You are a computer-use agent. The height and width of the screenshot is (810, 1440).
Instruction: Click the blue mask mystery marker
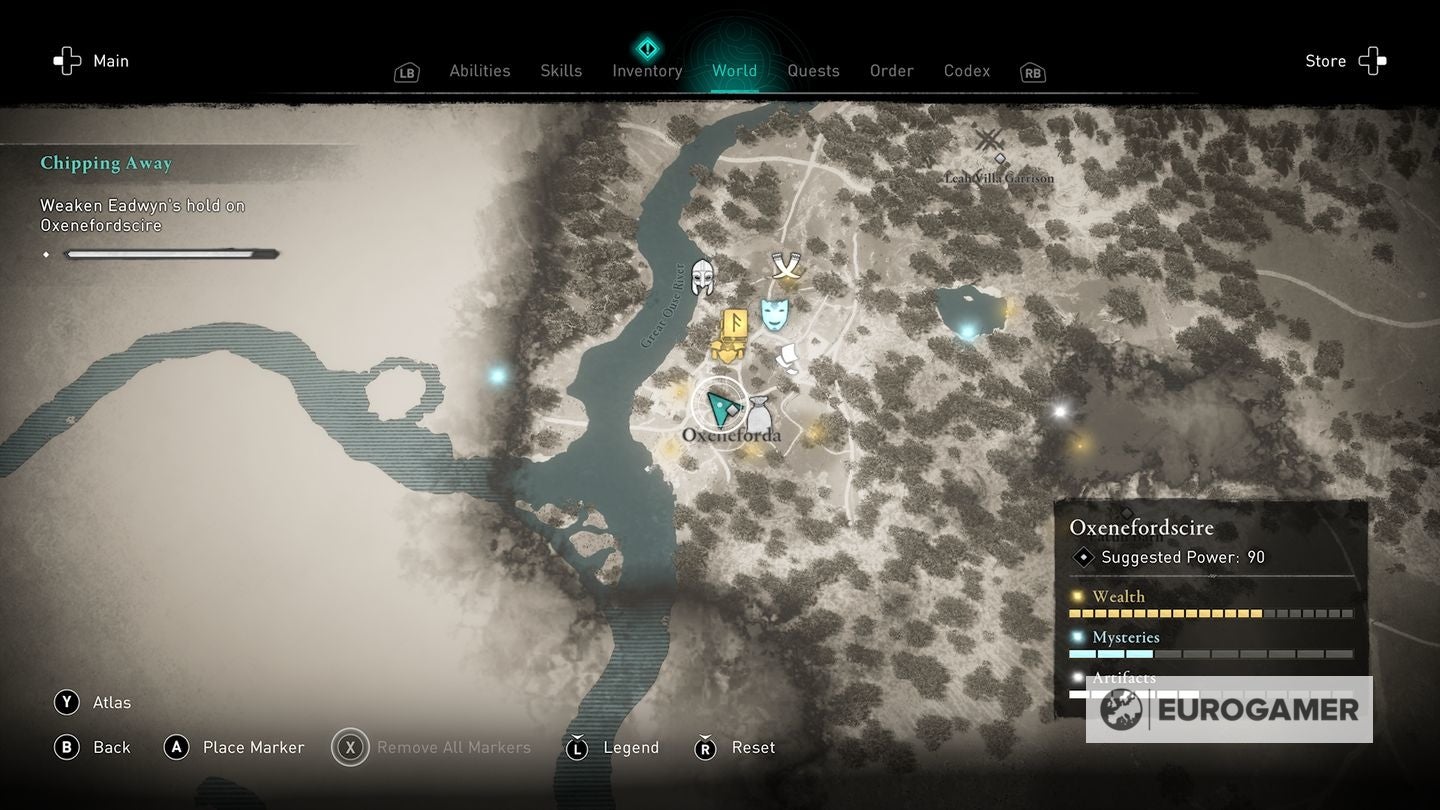coord(774,313)
